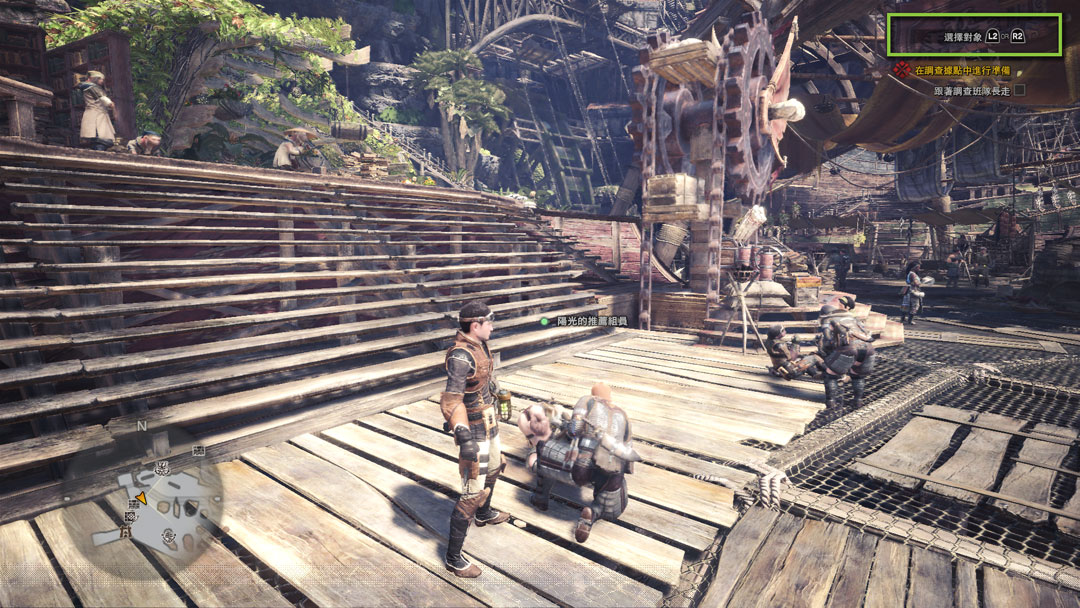Tick the 跟著調查班隊長走 checkbox
Image resolution: width=1080 pixels, height=608 pixels.
pos(1019,90)
